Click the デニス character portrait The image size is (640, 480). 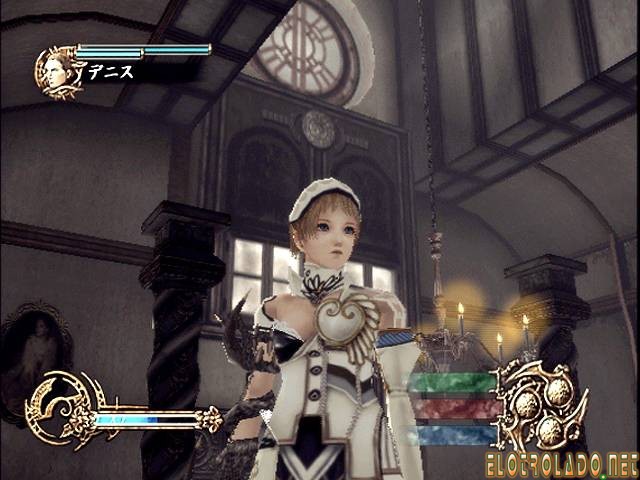(x=57, y=72)
